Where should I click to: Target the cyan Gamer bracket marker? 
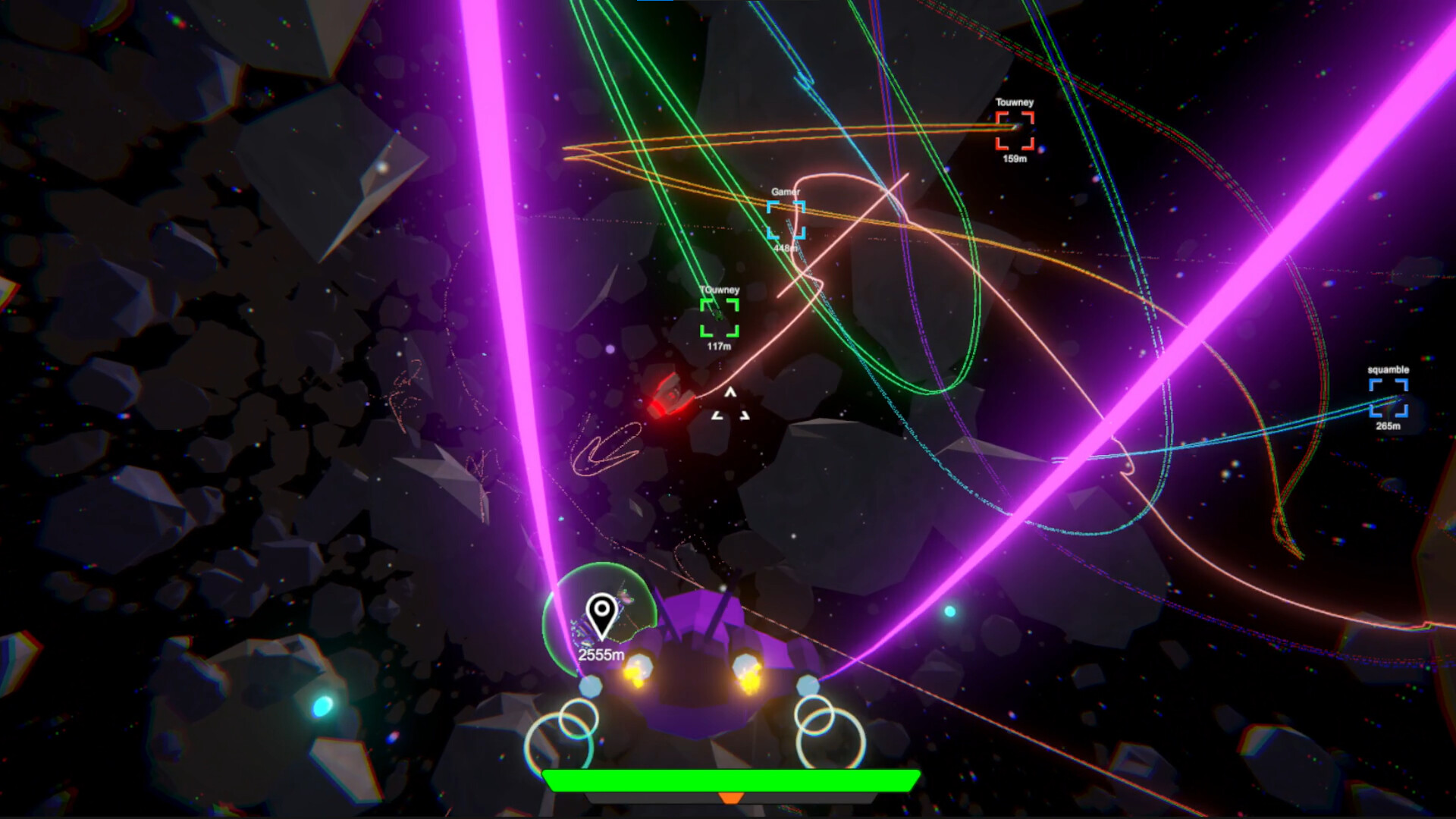[786, 220]
